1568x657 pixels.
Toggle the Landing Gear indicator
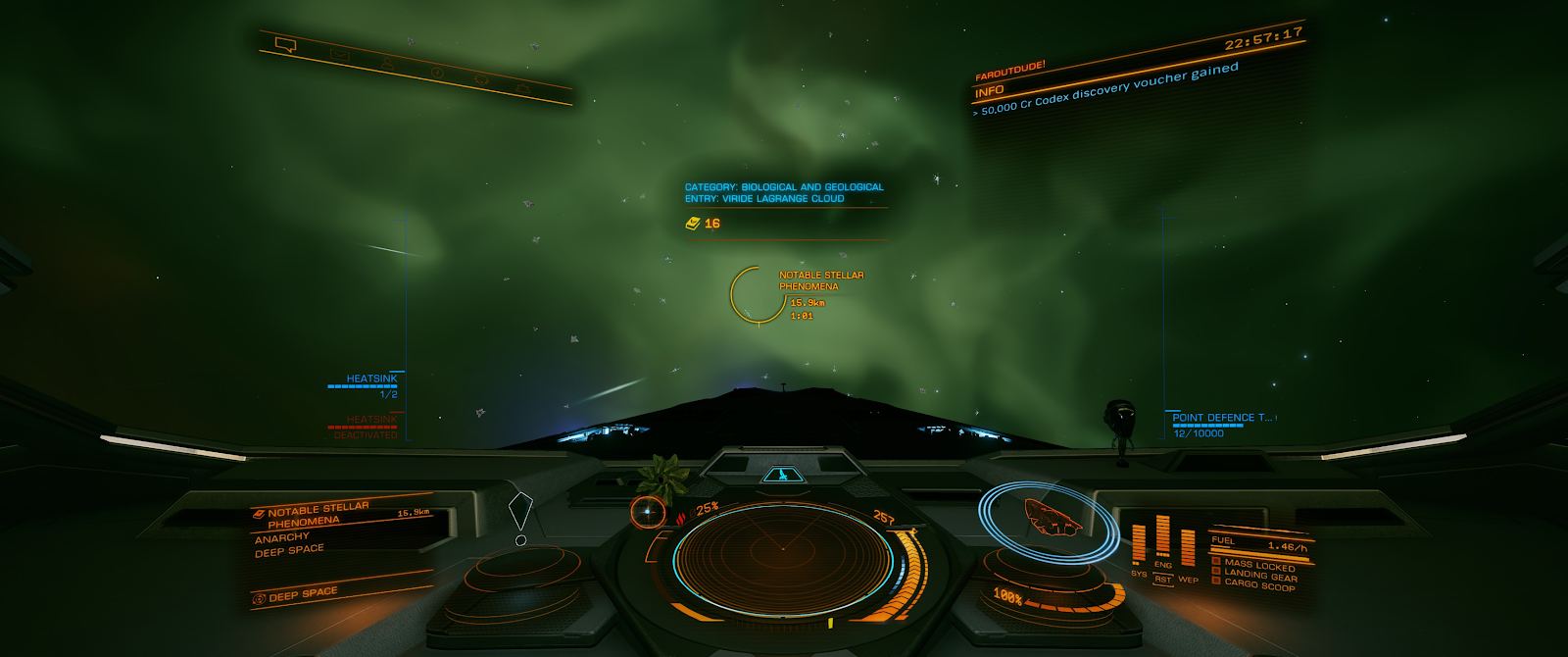pos(1259,576)
